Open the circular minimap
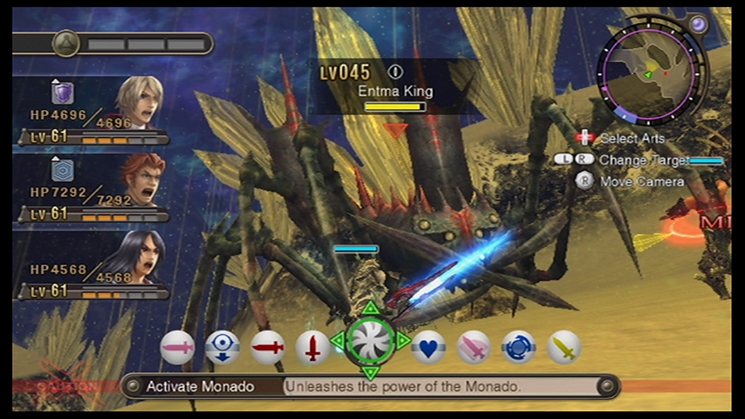This screenshot has height=419, width=745. [x=646, y=74]
